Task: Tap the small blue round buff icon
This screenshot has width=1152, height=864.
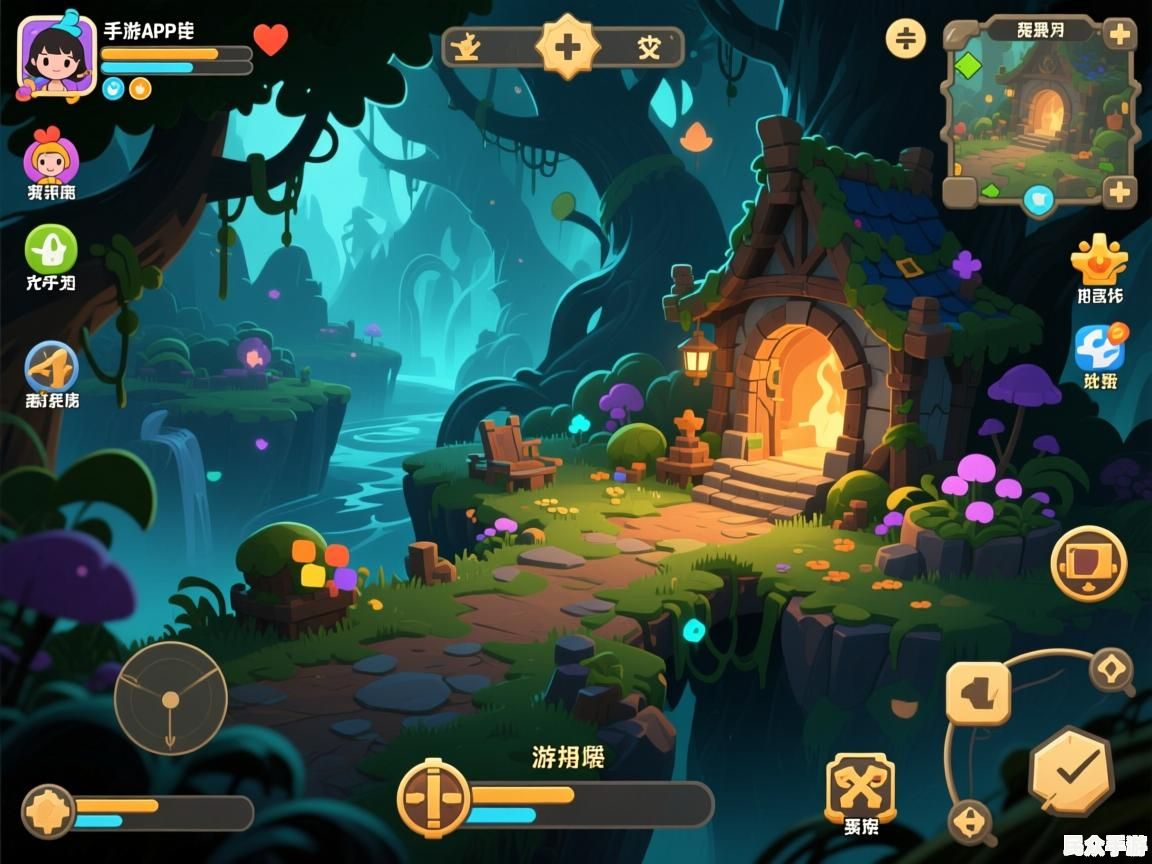Action: pyautogui.click(x=114, y=88)
